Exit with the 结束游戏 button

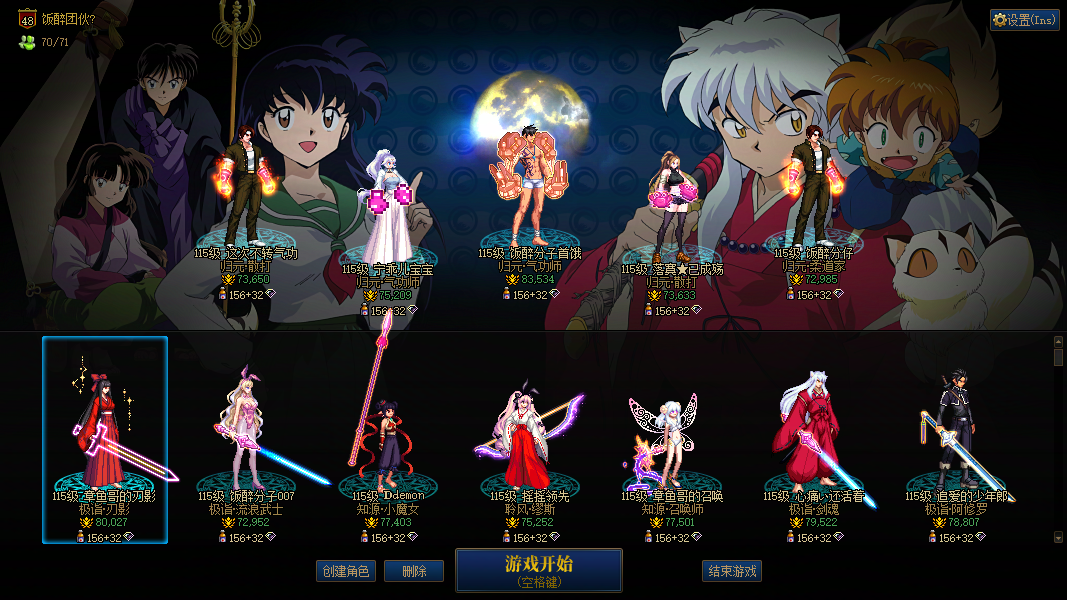[x=732, y=571]
